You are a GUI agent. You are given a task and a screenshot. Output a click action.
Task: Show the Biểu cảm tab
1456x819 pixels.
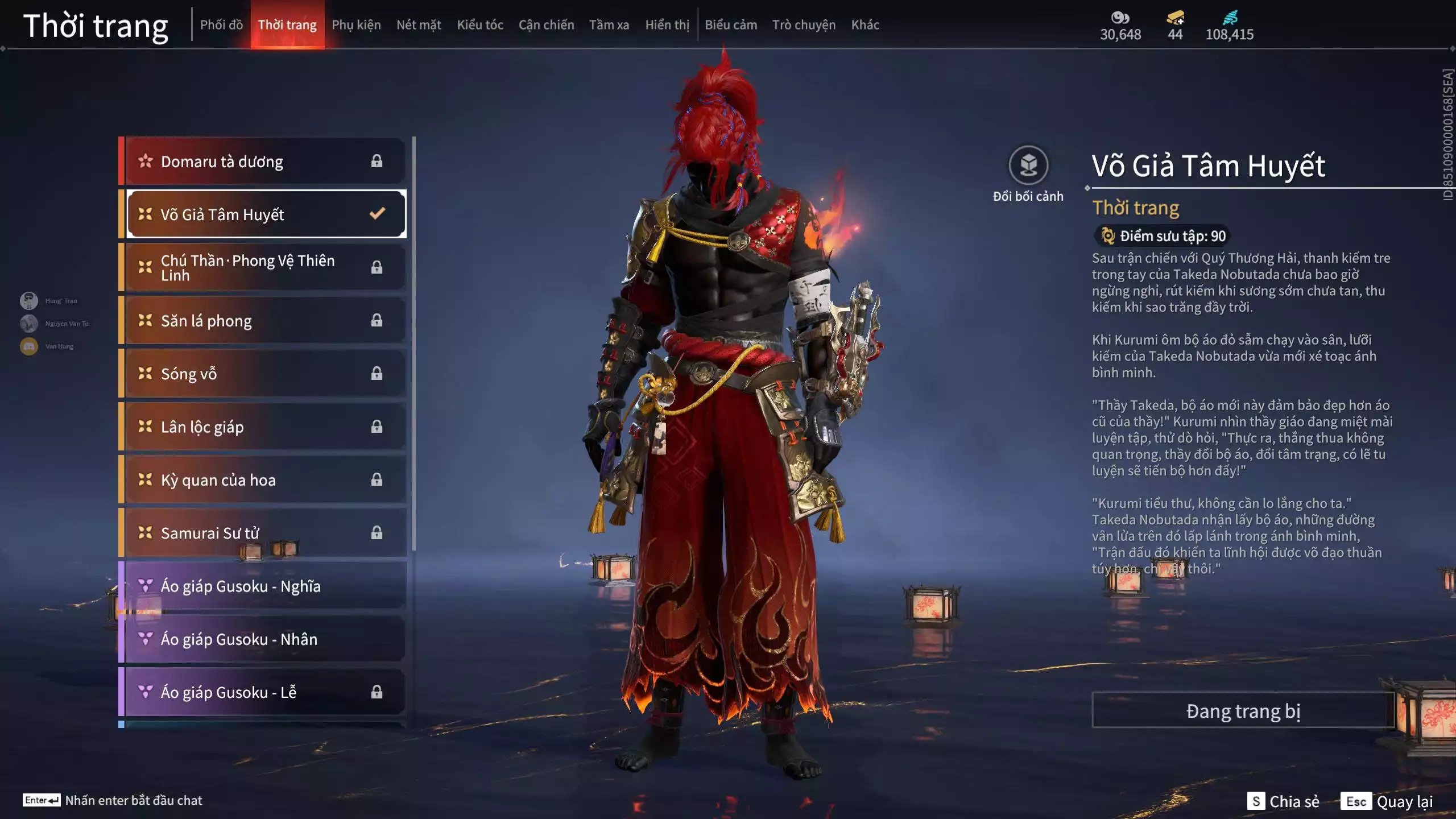[731, 25]
